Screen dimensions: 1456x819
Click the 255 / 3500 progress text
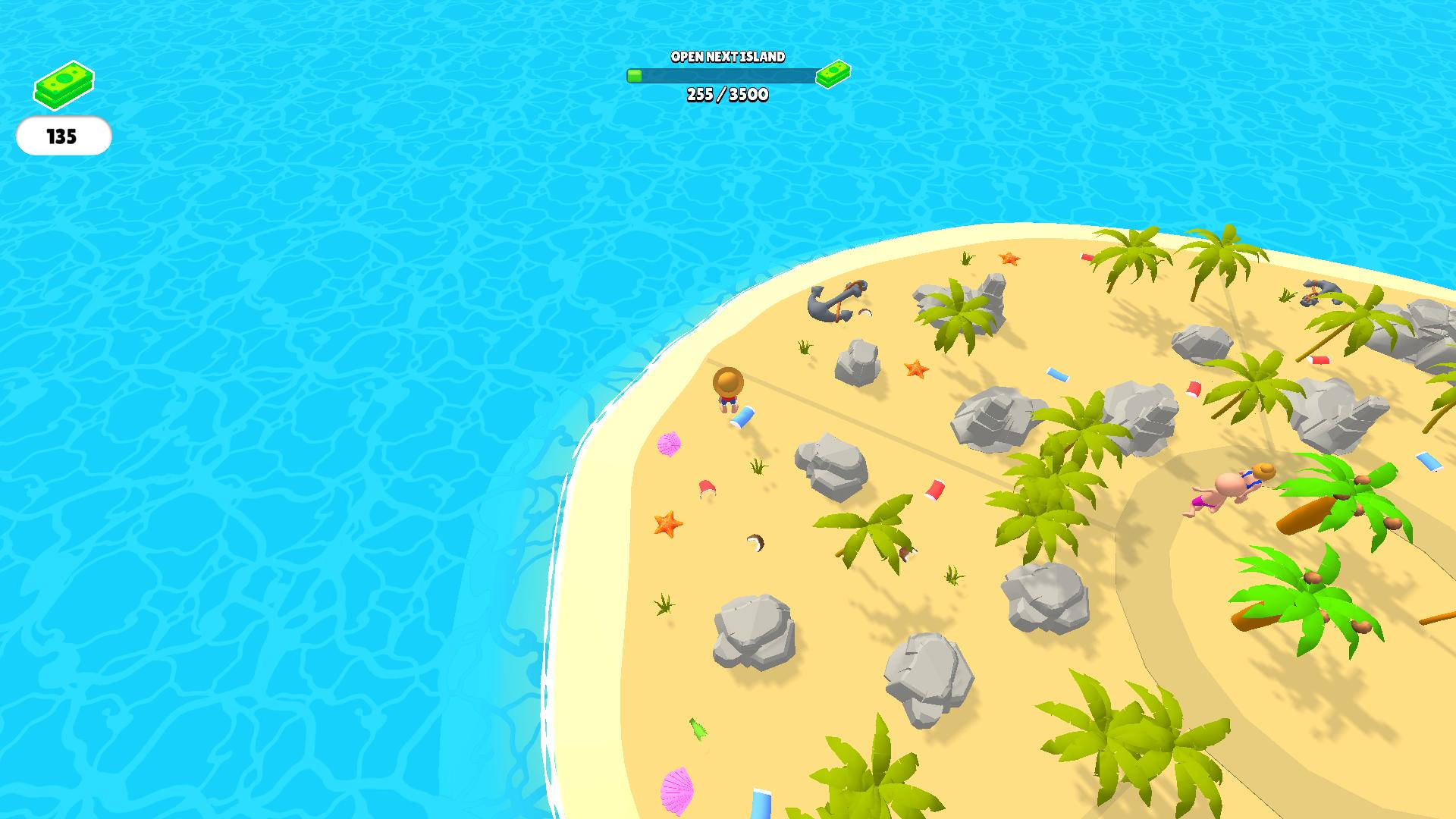tap(726, 96)
